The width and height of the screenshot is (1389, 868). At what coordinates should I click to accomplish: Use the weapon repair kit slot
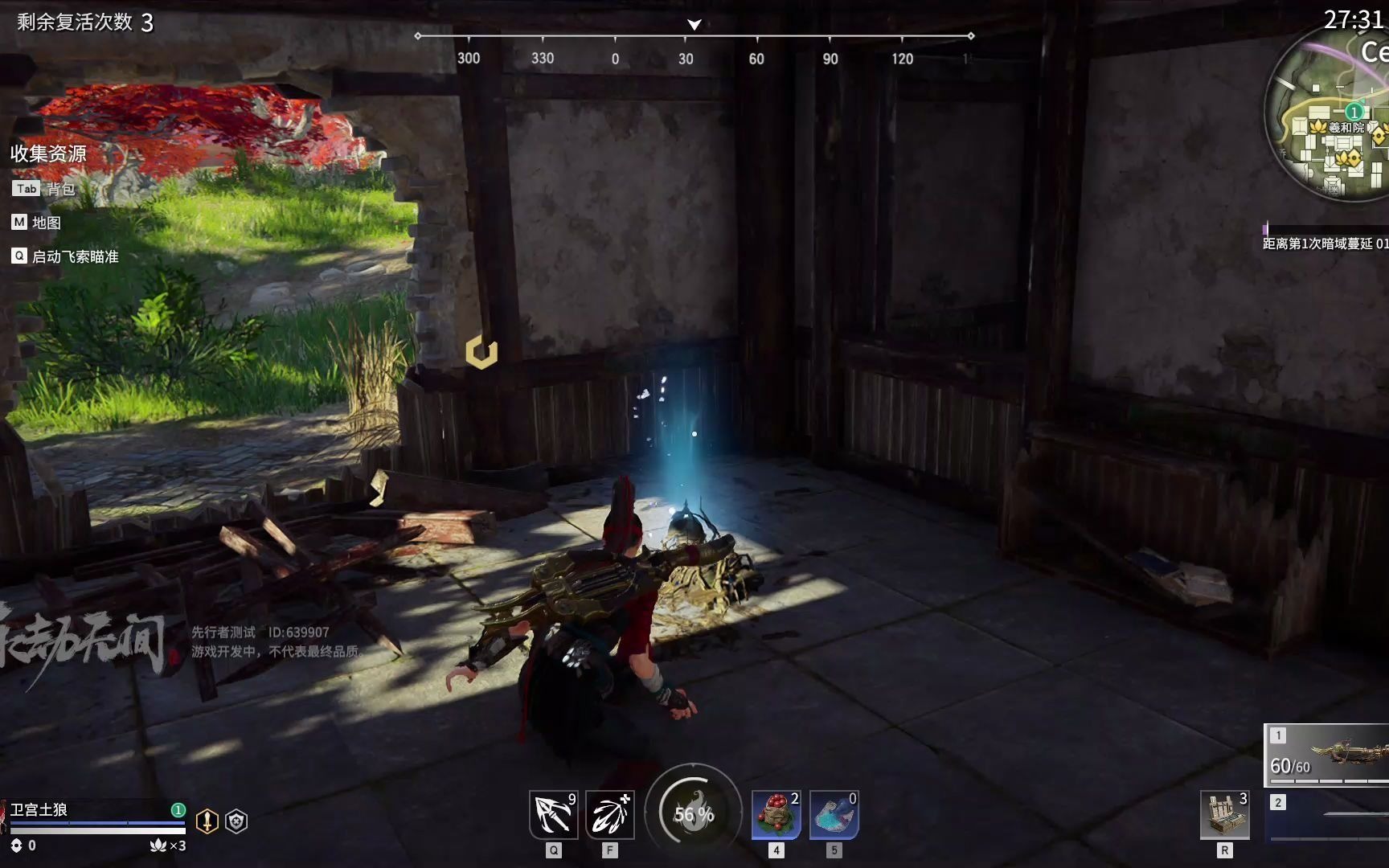click(1224, 815)
